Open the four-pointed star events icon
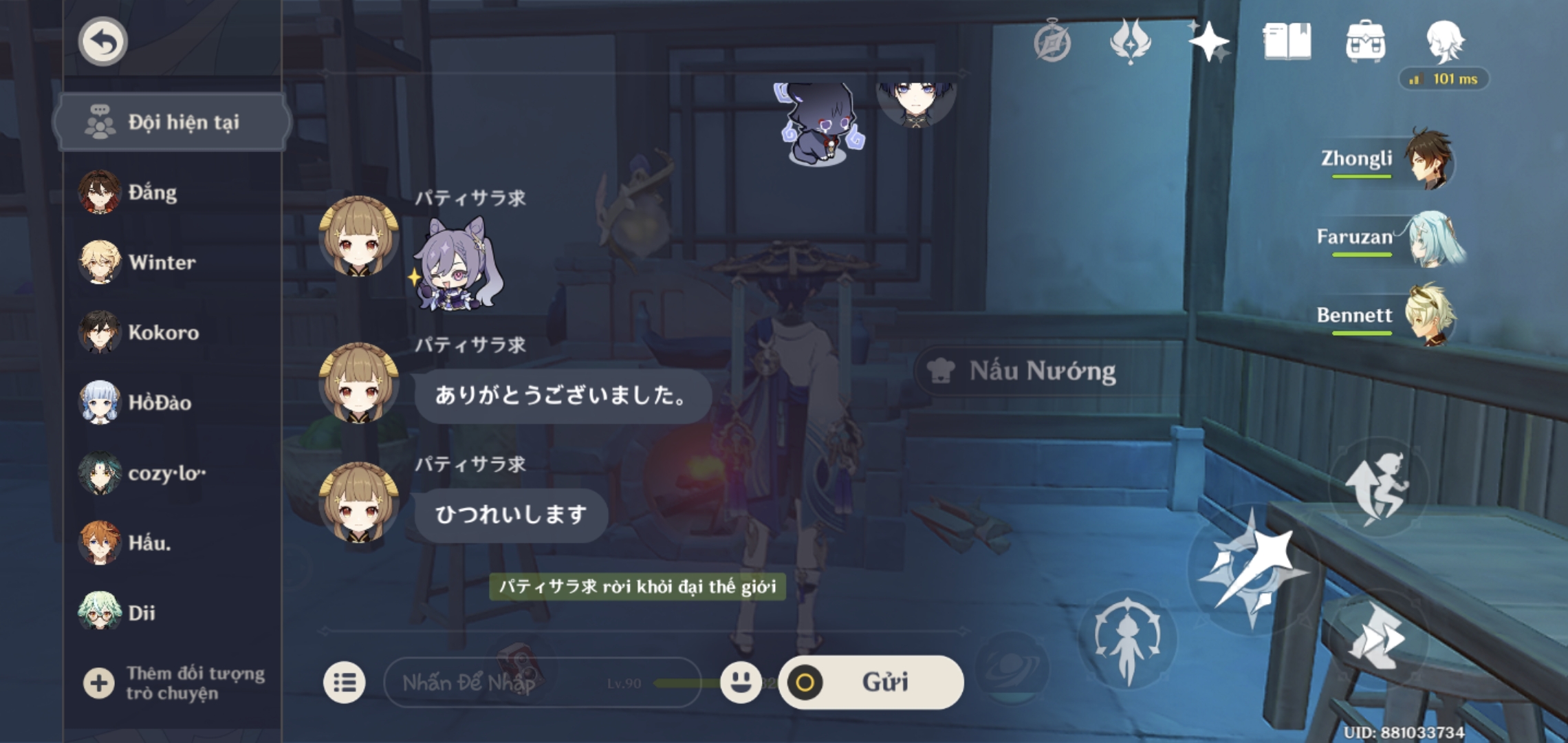This screenshot has height=743, width=1568. pyautogui.click(x=1210, y=43)
